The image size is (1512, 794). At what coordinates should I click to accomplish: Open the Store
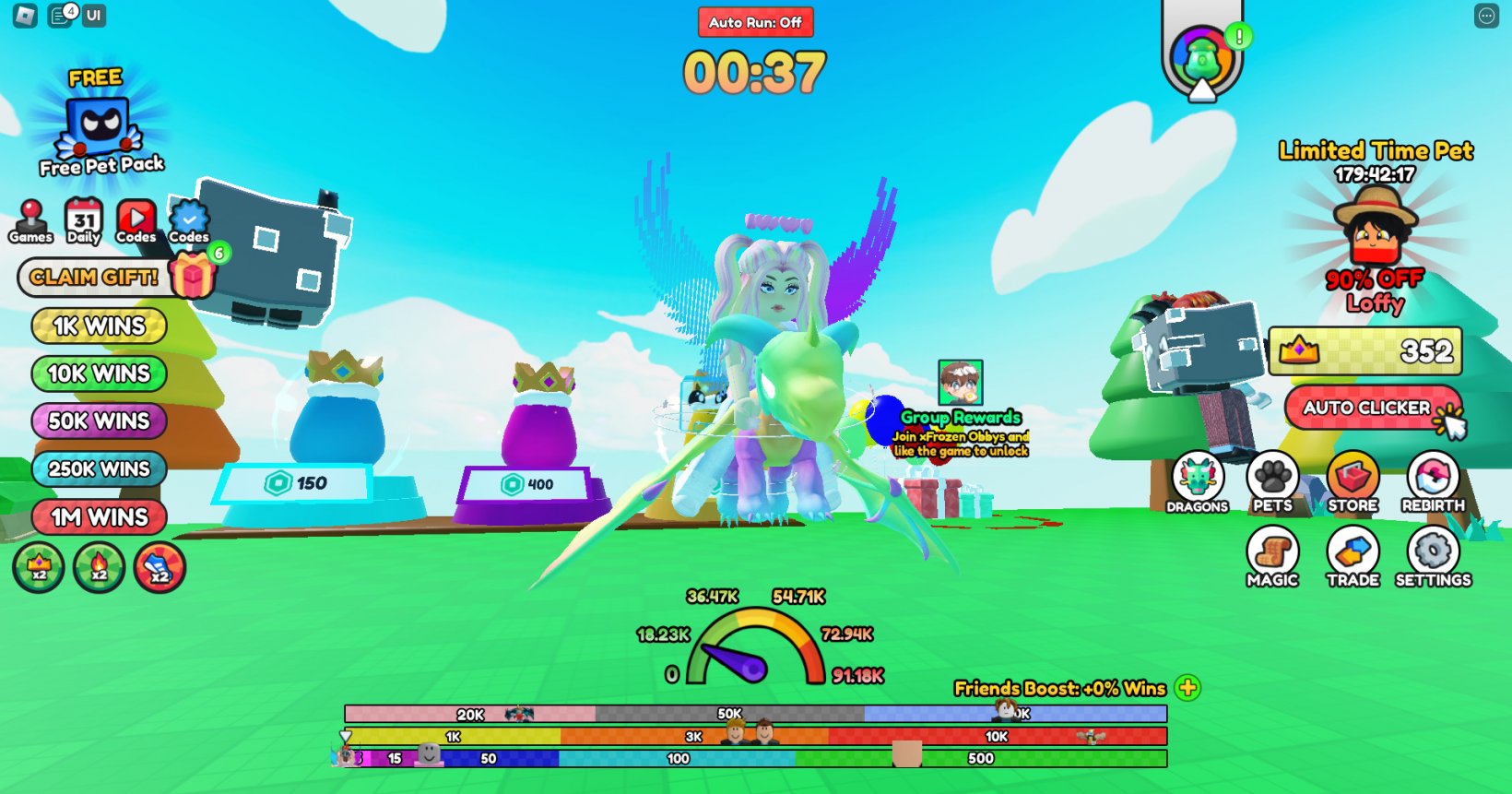point(1352,475)
